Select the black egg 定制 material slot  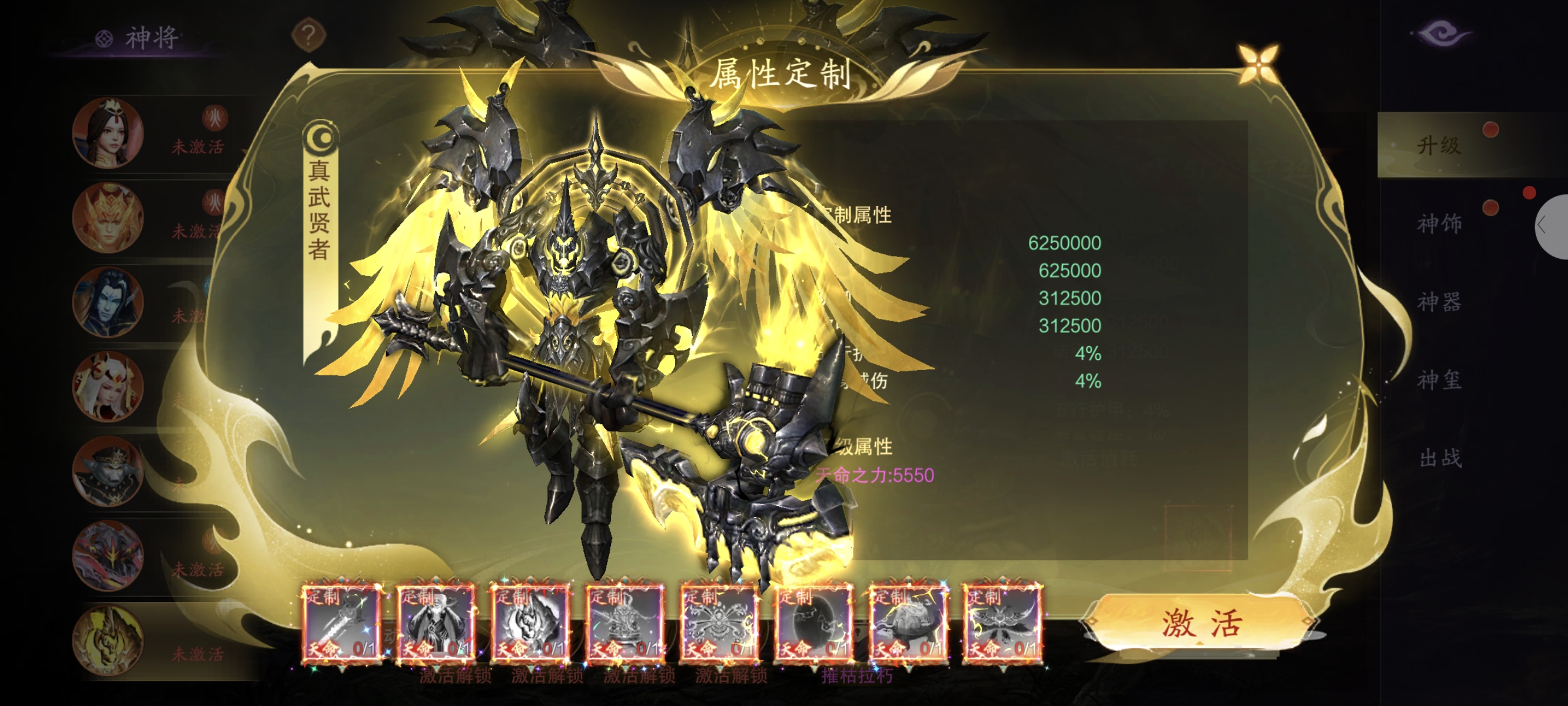(813, 622)
